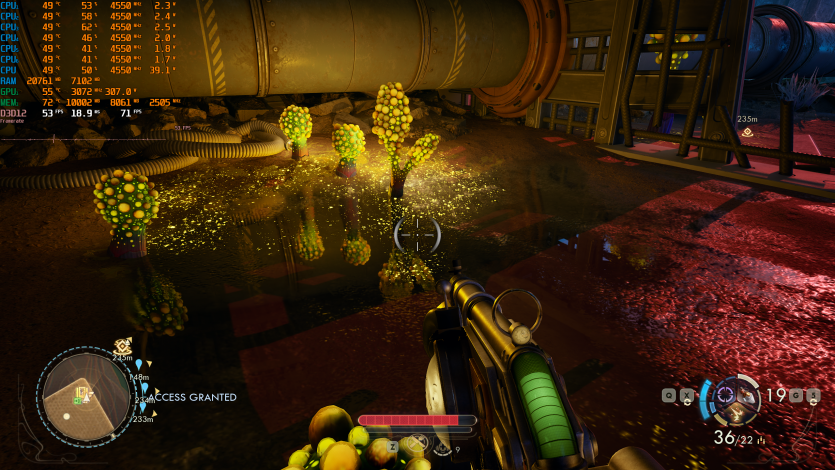Screen dimensions: 835x470
Task: Use the healing inhaler icon
Action: [x=442, y=446]
